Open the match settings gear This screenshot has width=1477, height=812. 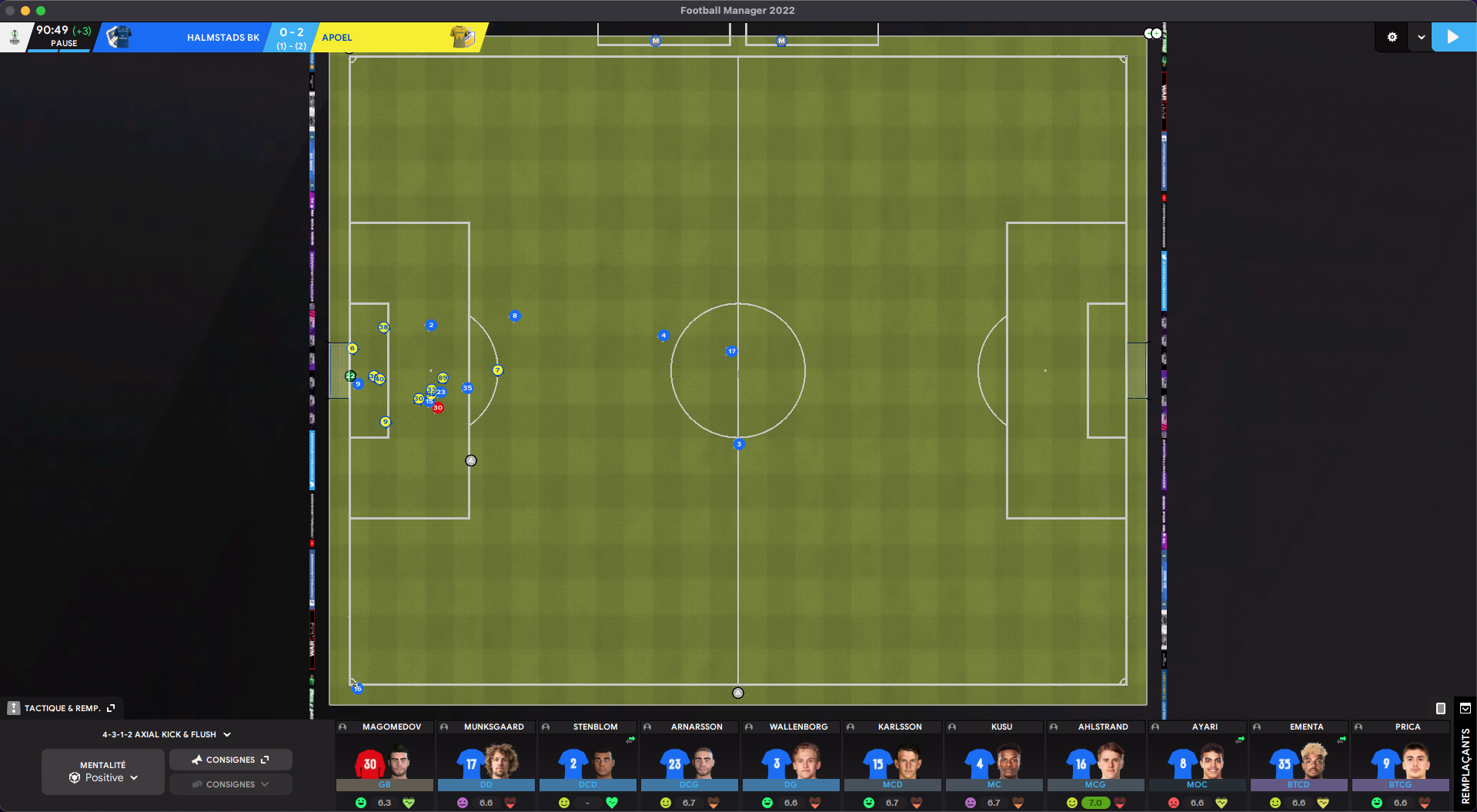1392,37
